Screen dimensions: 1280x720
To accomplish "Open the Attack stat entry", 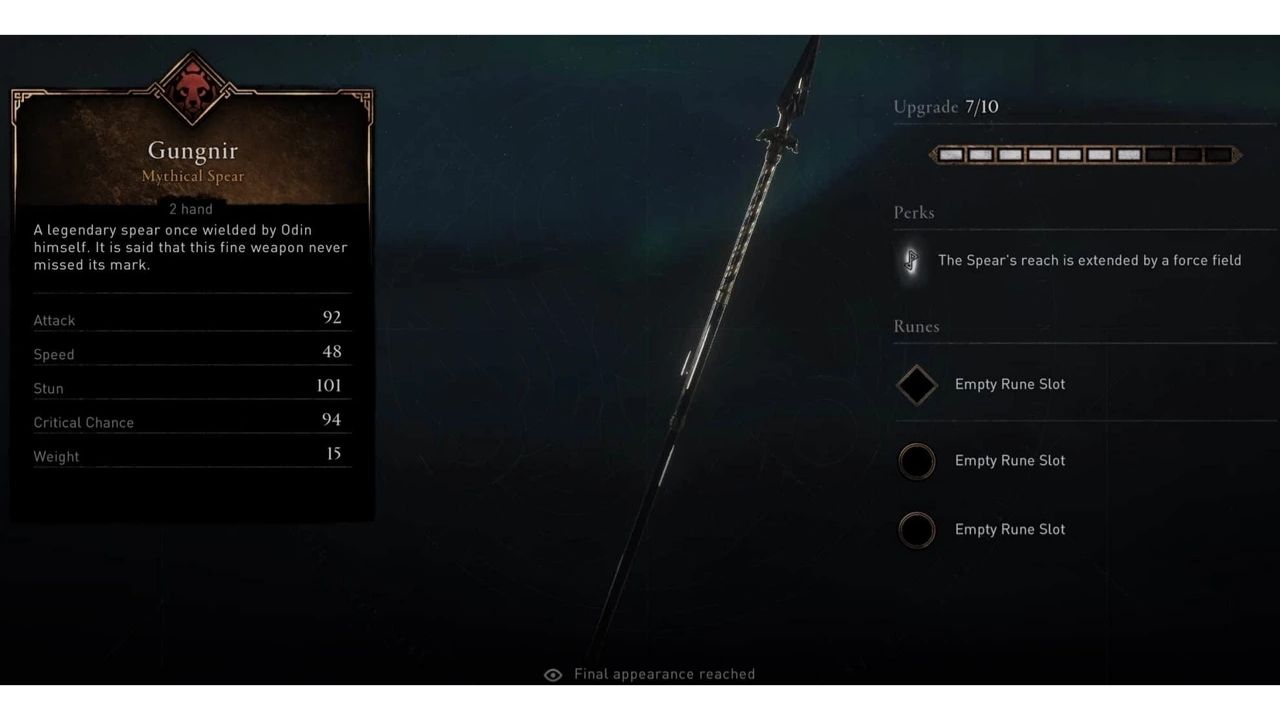I will point(190,318).
